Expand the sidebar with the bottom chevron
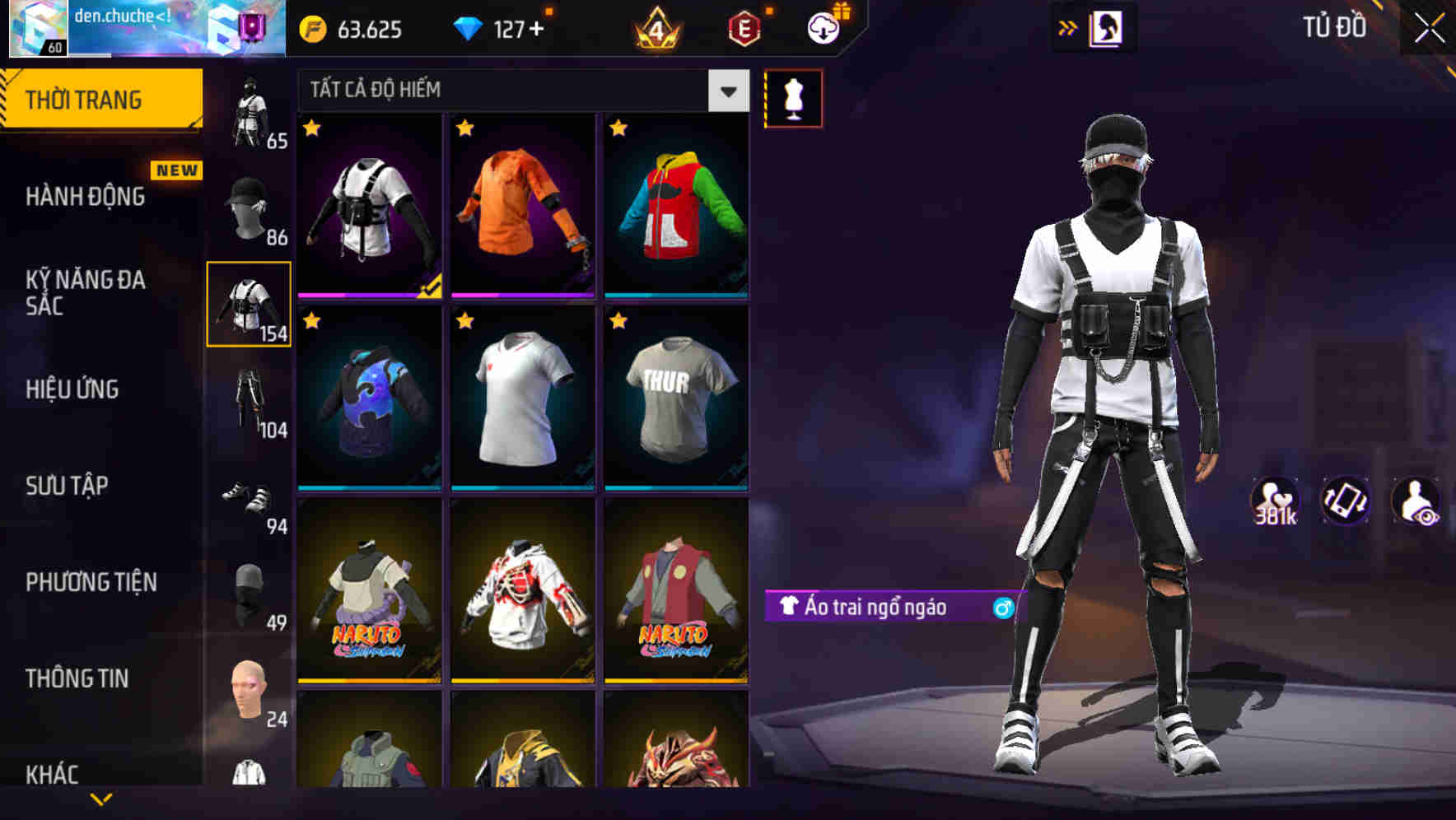Screen dimensions: 1456x820 (x=103, y=797)
